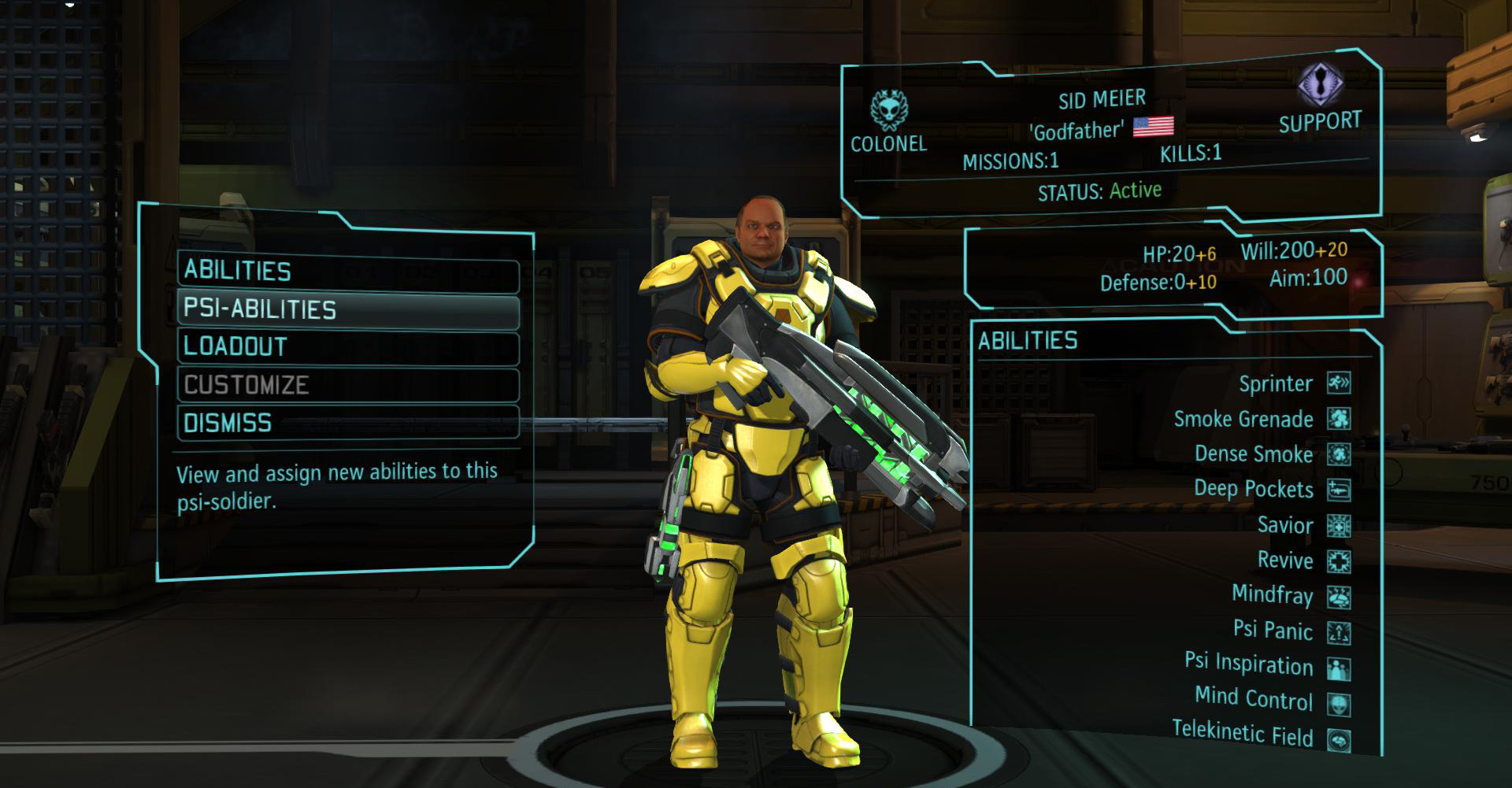Dismiss this soldier
The image size is (1512, 788).
click(x=347, y=423)
